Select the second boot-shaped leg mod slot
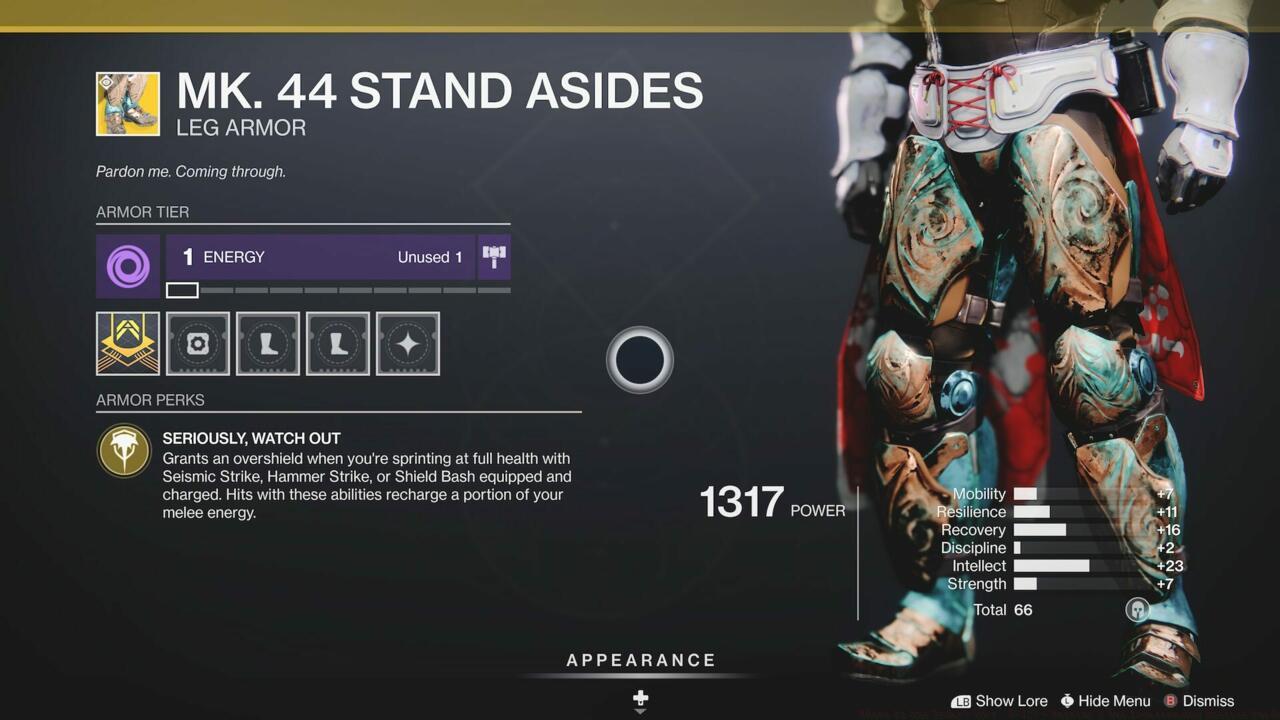Screen dimensions: 1280x720 click(337, 343)
